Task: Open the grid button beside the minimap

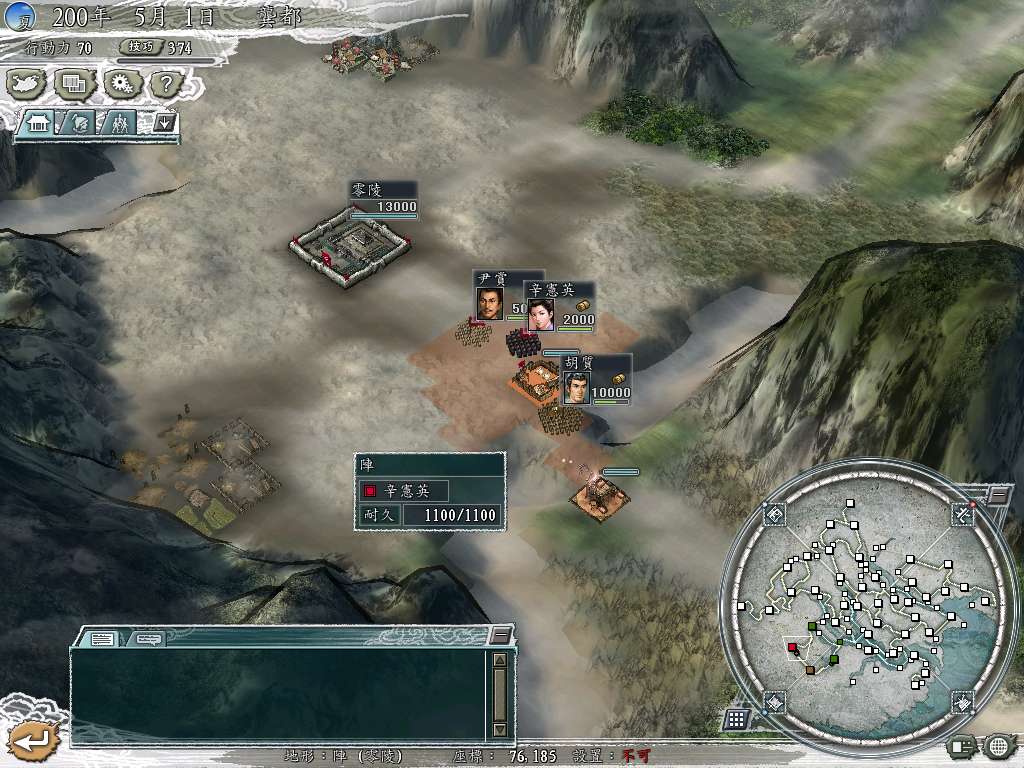Action: [735, 719]
